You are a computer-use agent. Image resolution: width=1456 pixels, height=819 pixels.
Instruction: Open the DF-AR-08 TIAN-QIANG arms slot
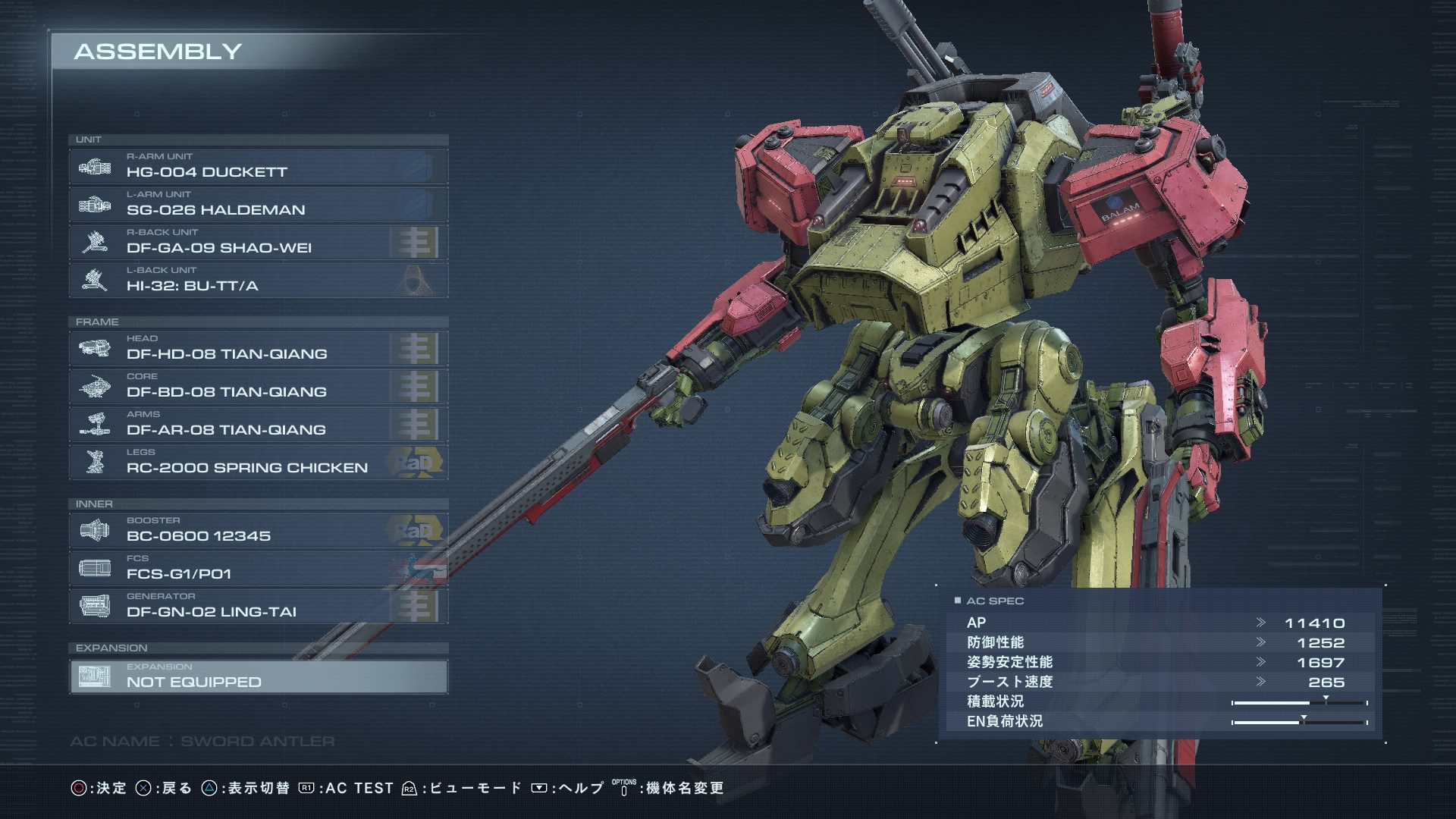[x=258, y=424]
